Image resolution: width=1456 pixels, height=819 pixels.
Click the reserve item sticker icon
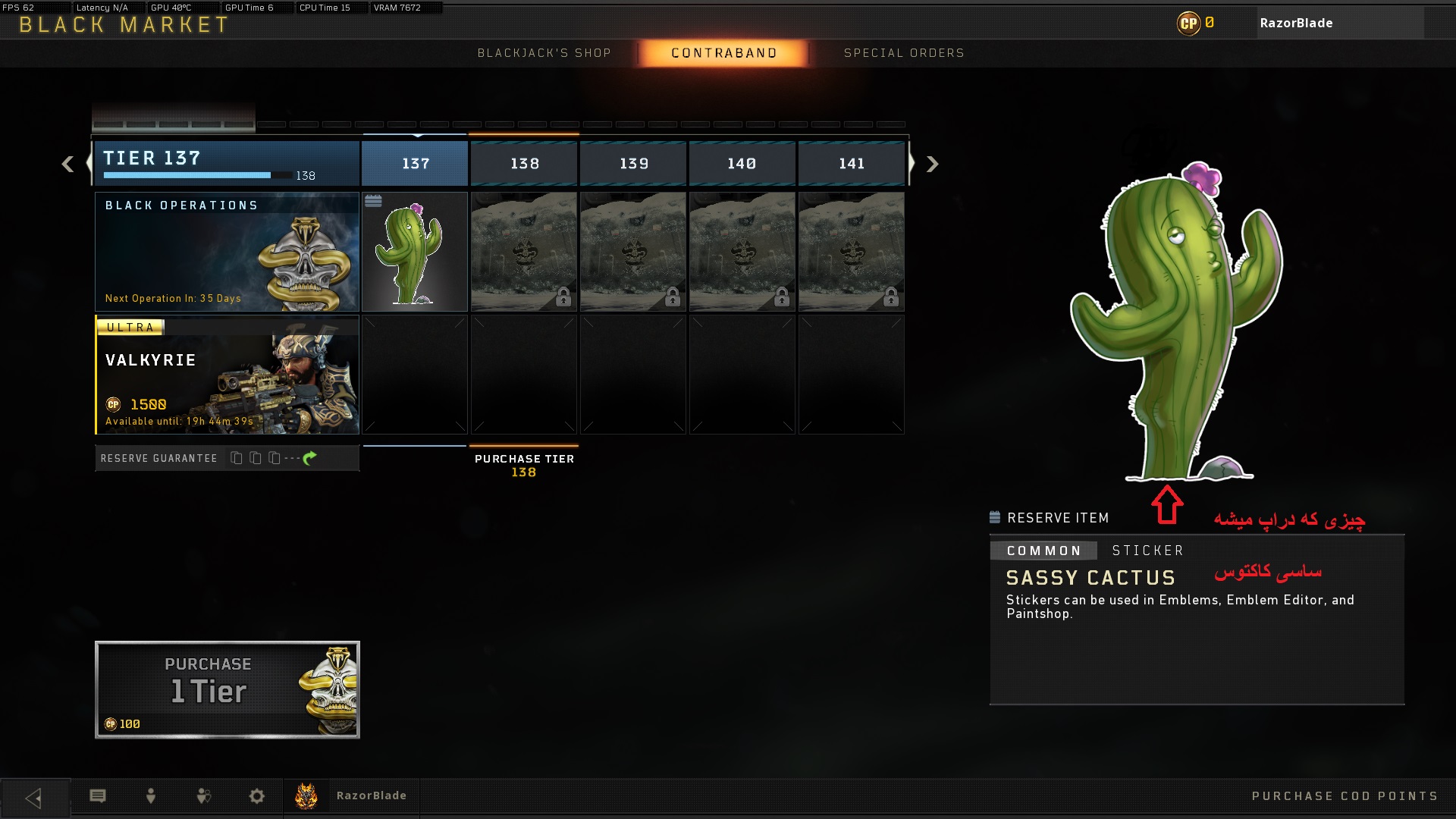coord(994,517)
